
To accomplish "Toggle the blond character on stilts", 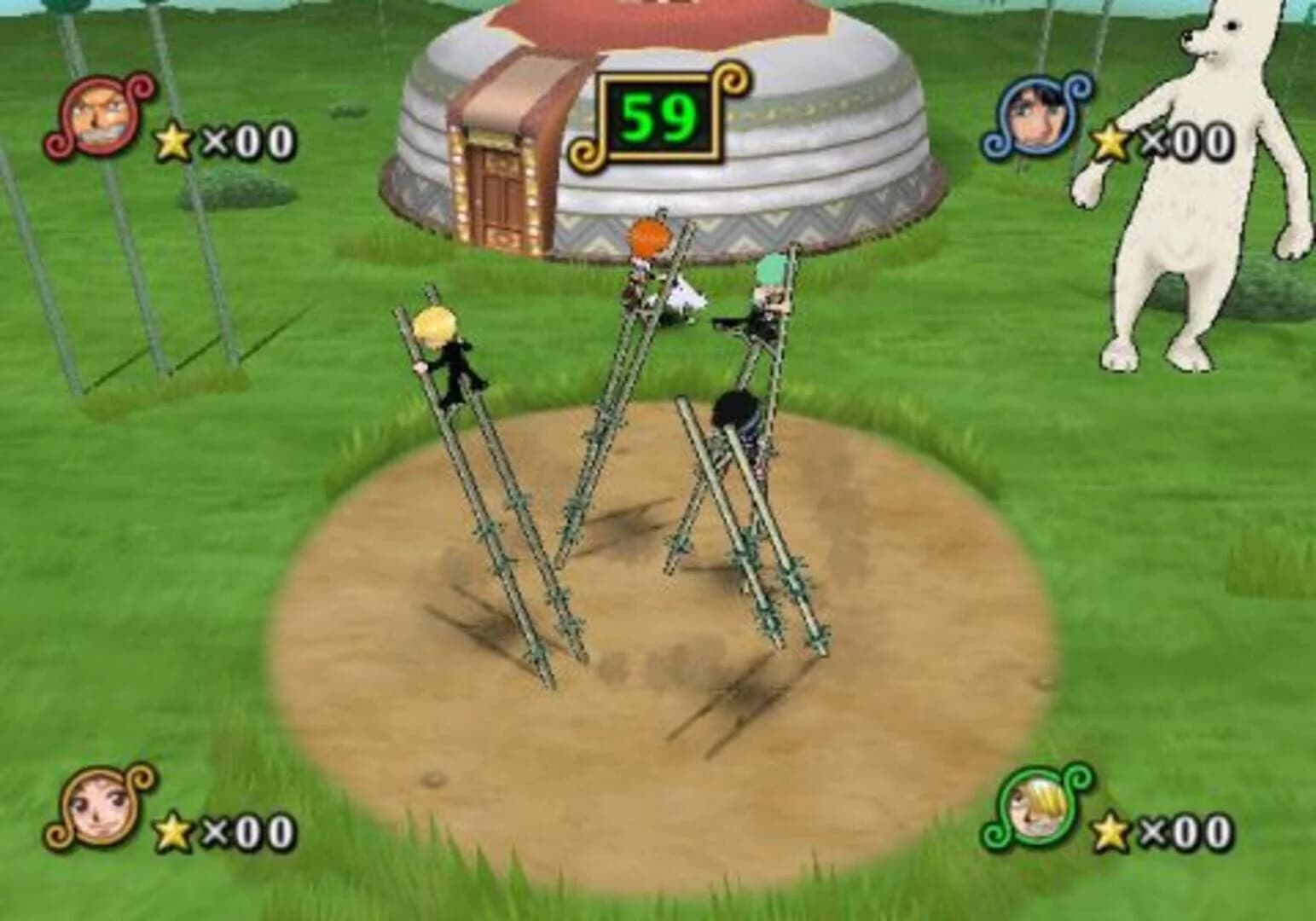I will pyautogui.click(x=443, y=350).
